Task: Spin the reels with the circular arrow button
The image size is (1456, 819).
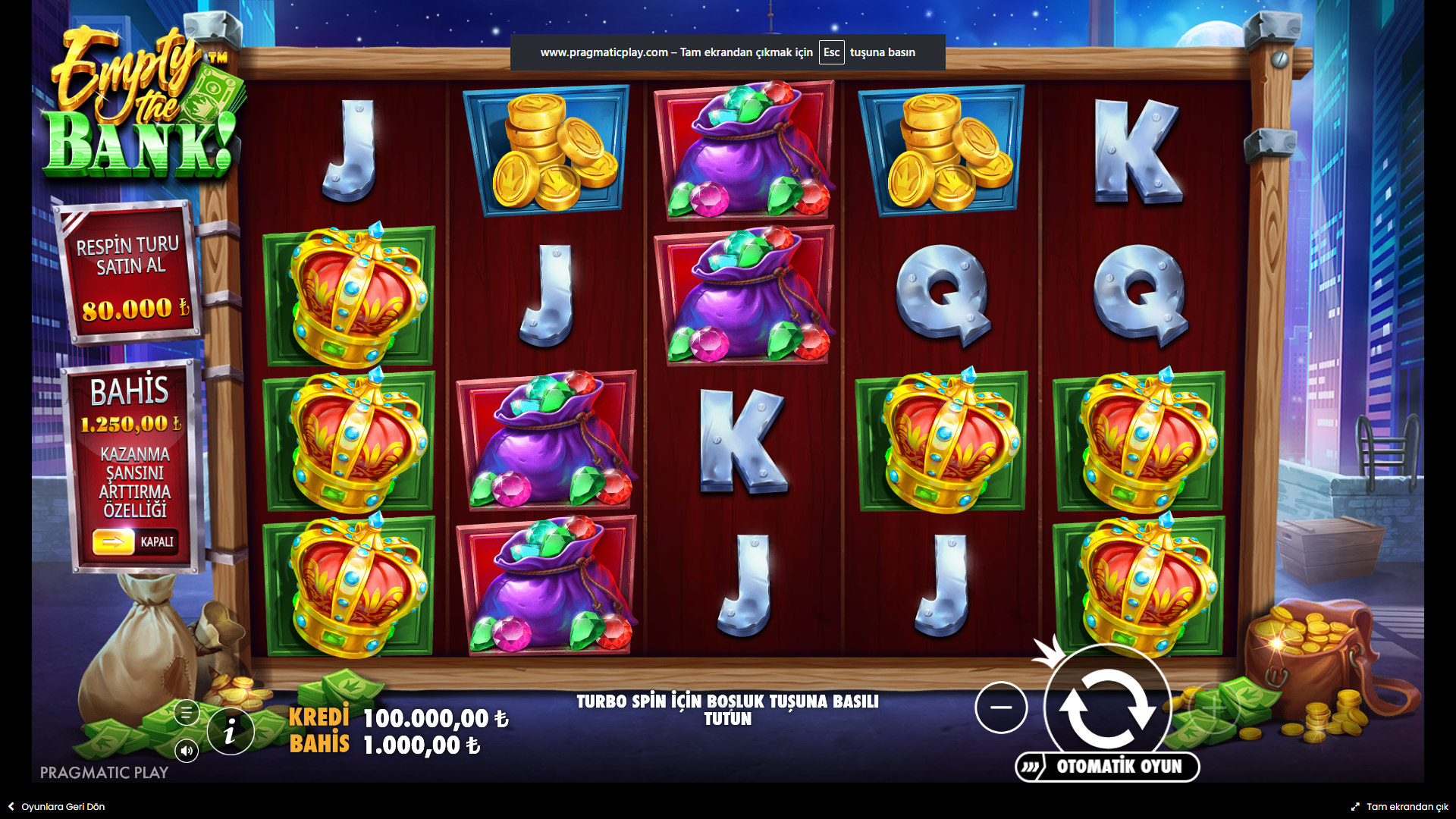Action: [1107, 708]
